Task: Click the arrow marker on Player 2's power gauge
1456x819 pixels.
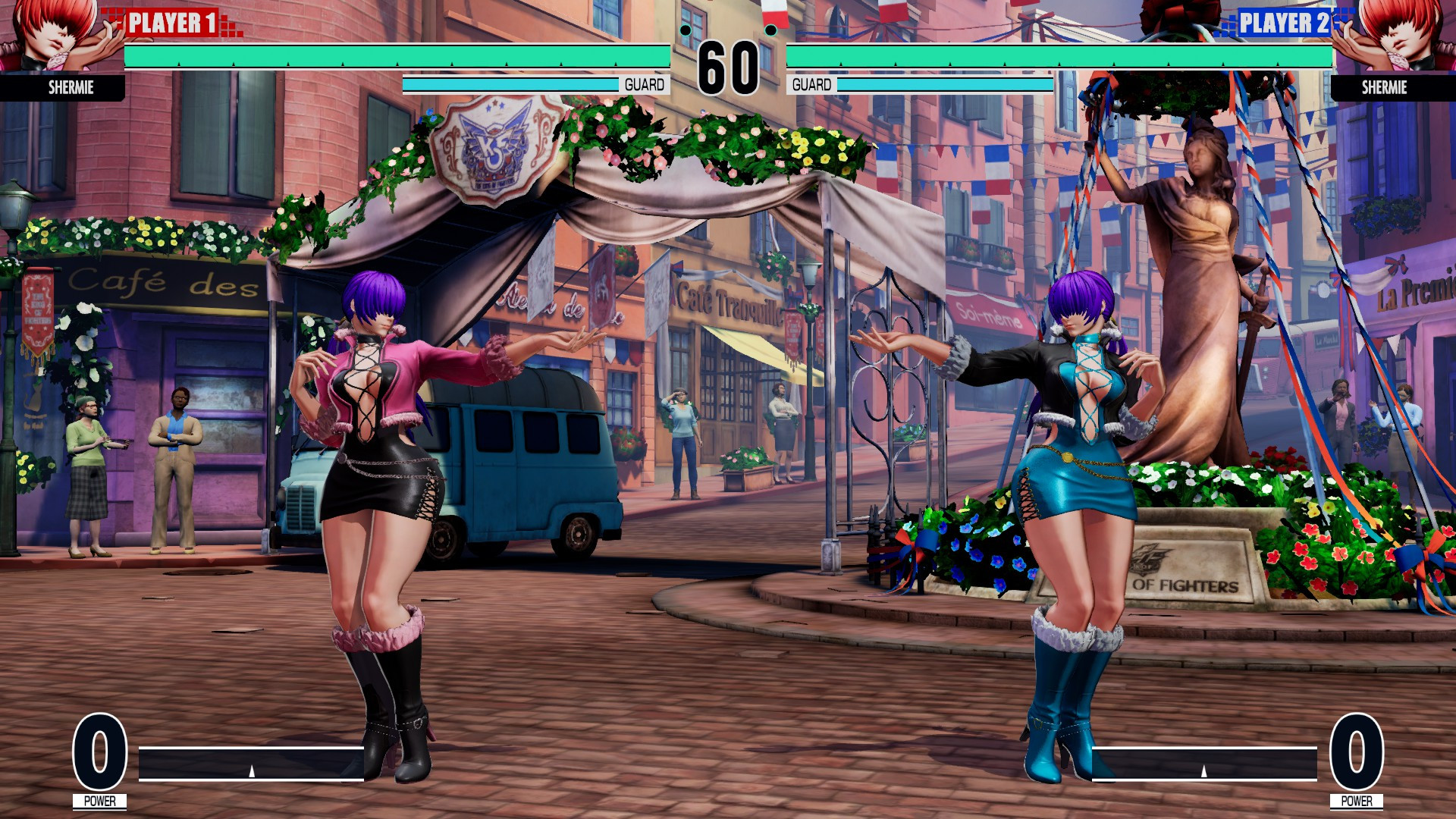Action: [x=1205, y=771]
